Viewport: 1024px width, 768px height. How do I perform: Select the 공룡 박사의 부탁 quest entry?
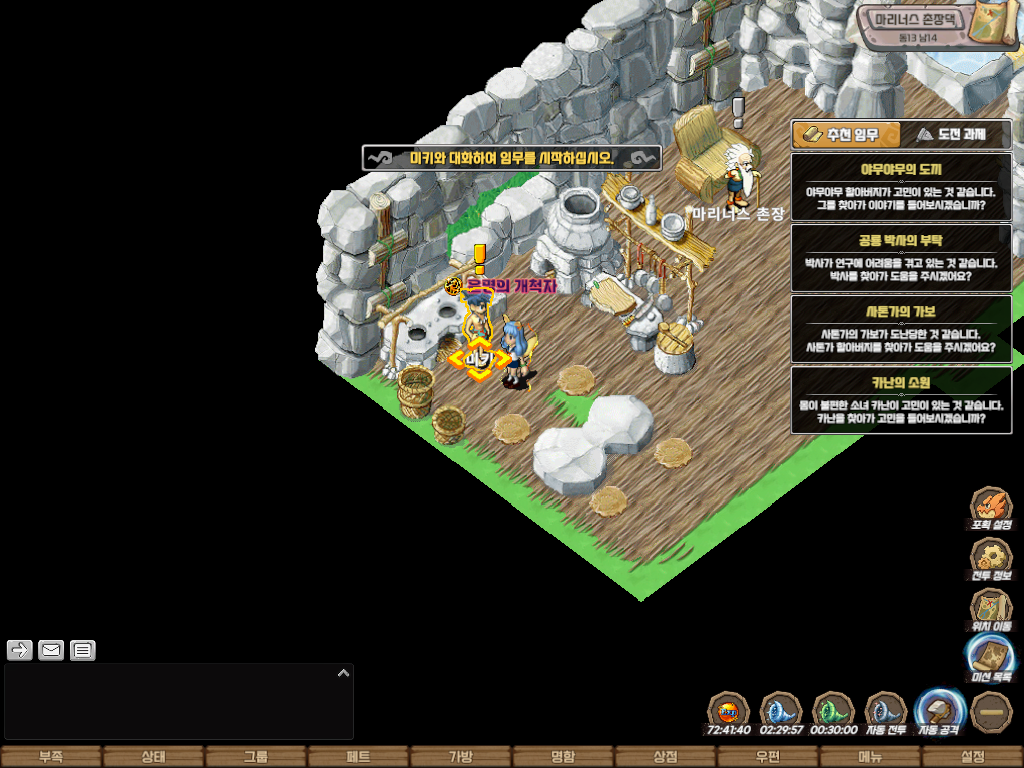901,258
